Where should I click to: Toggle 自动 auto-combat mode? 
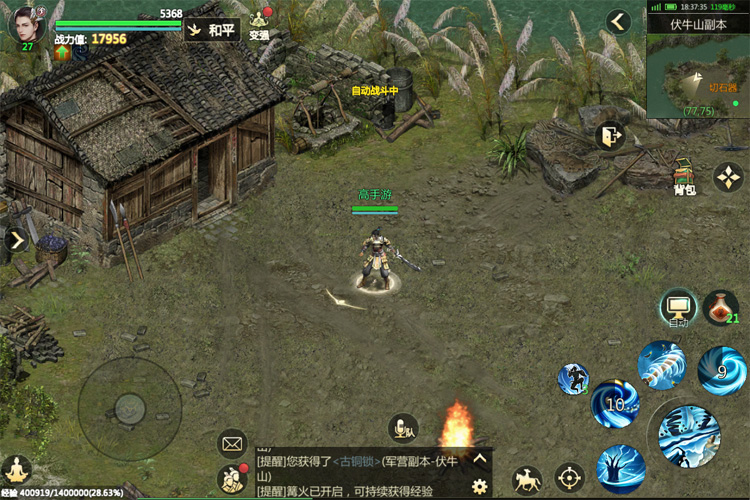click(x=678, y=308)
